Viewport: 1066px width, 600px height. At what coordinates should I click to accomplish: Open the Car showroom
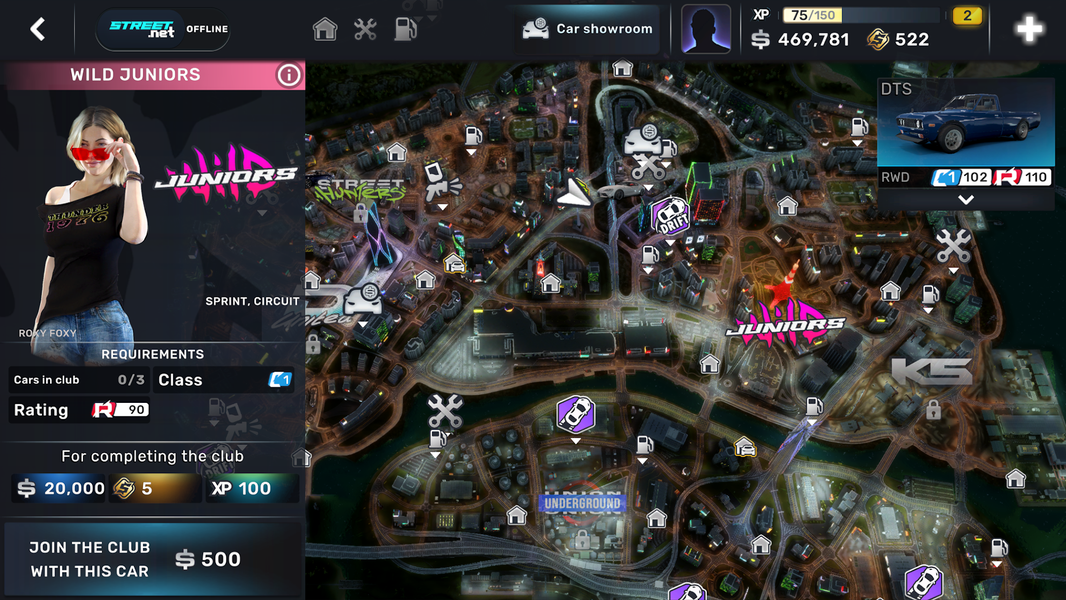tap(588, 29)
